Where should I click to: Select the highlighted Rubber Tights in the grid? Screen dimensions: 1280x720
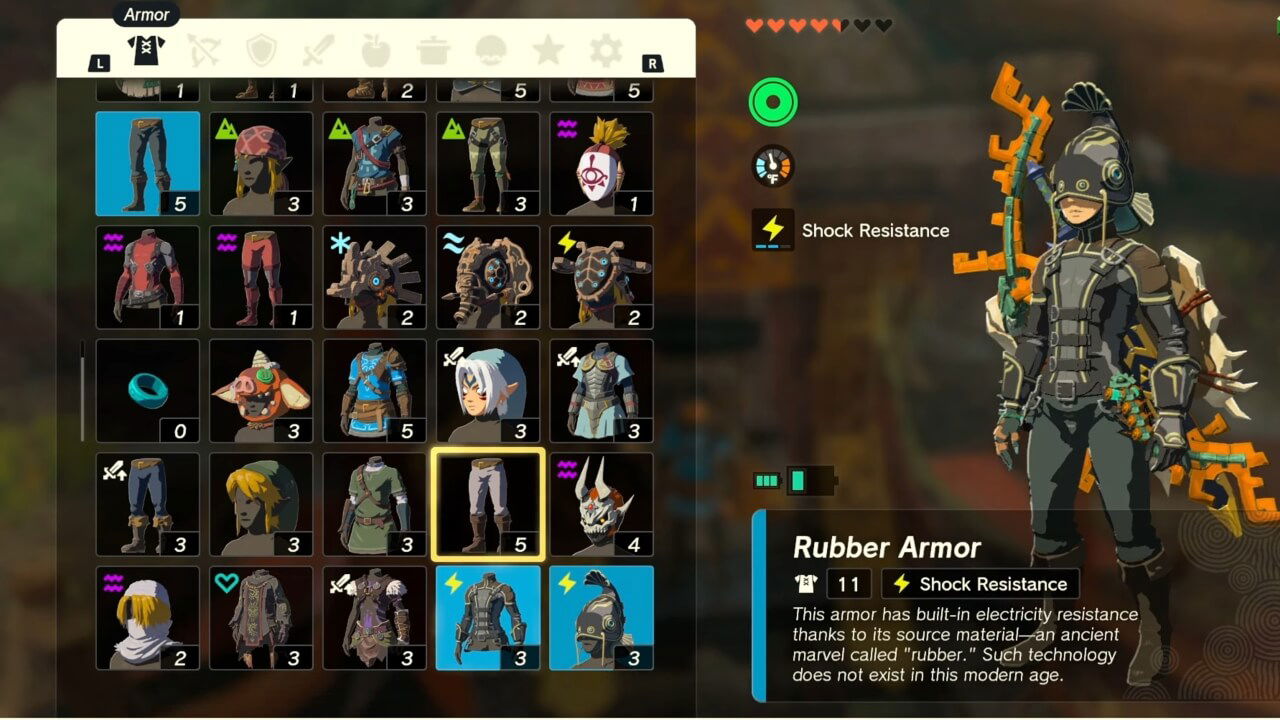tap(488, 503)
